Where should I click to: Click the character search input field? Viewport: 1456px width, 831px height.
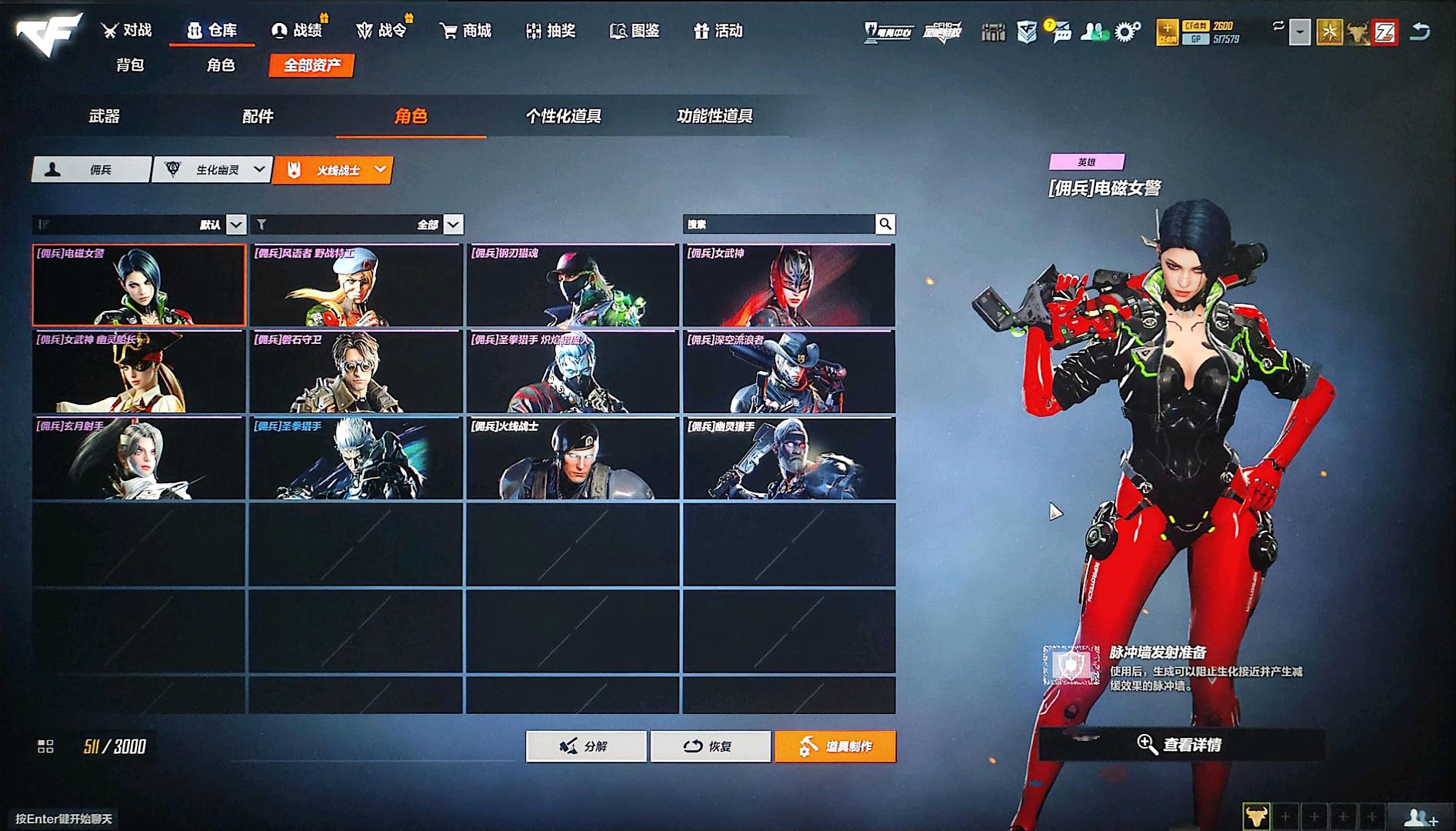pos(778,225)
